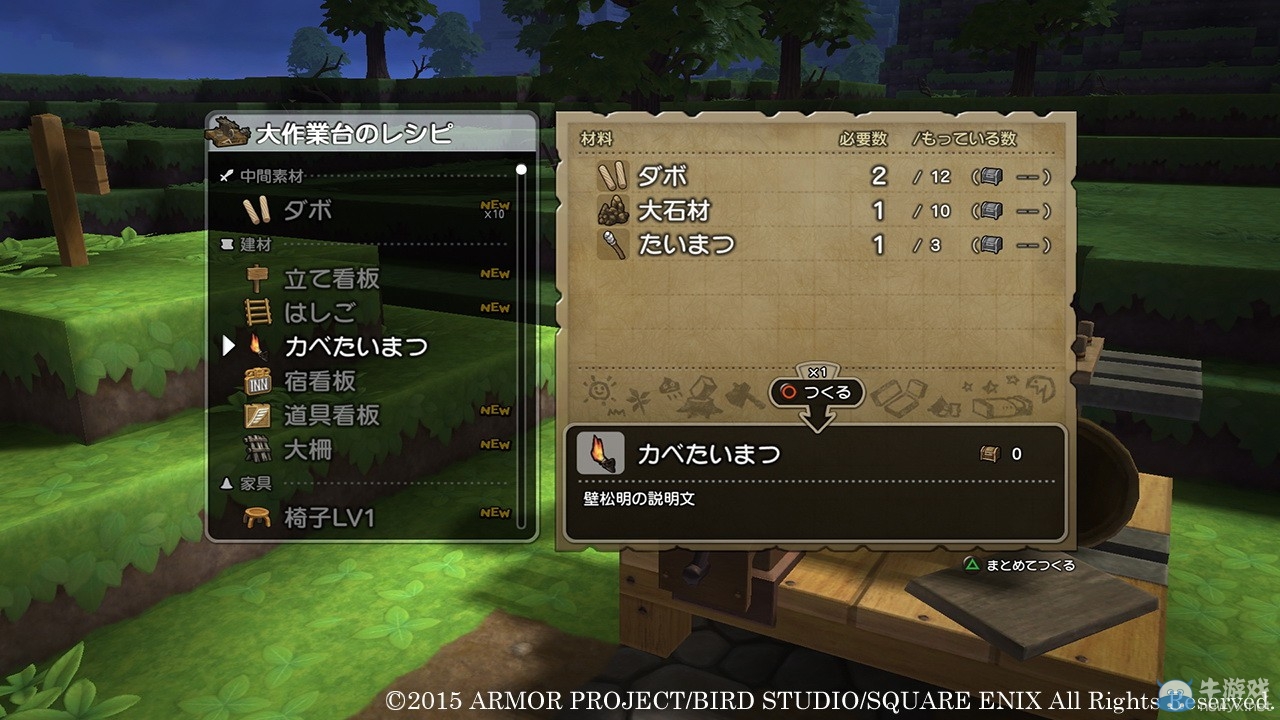
Task: Select the たいまつ material row
Action: pyautogui.click(x=820, y=244)
